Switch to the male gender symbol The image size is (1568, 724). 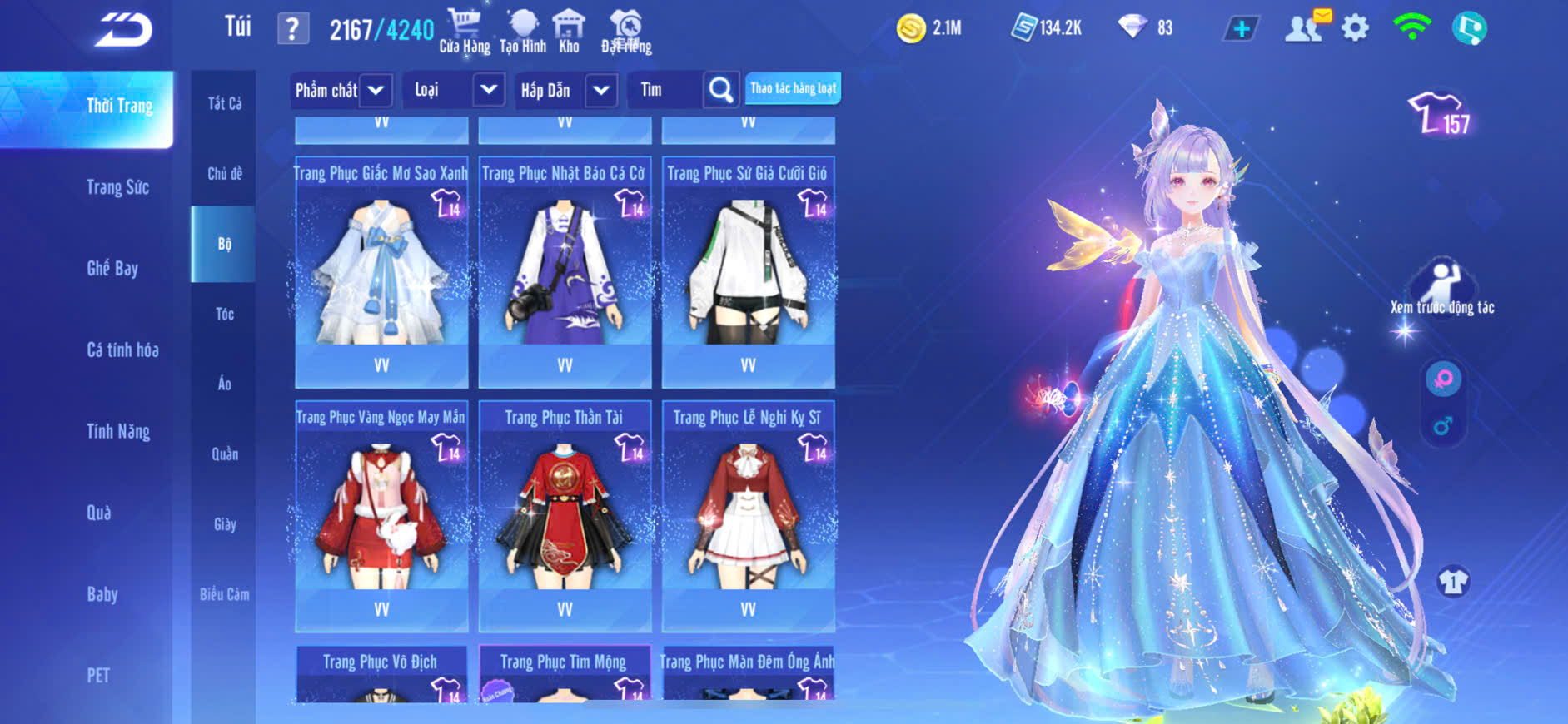pos(1443,426)
